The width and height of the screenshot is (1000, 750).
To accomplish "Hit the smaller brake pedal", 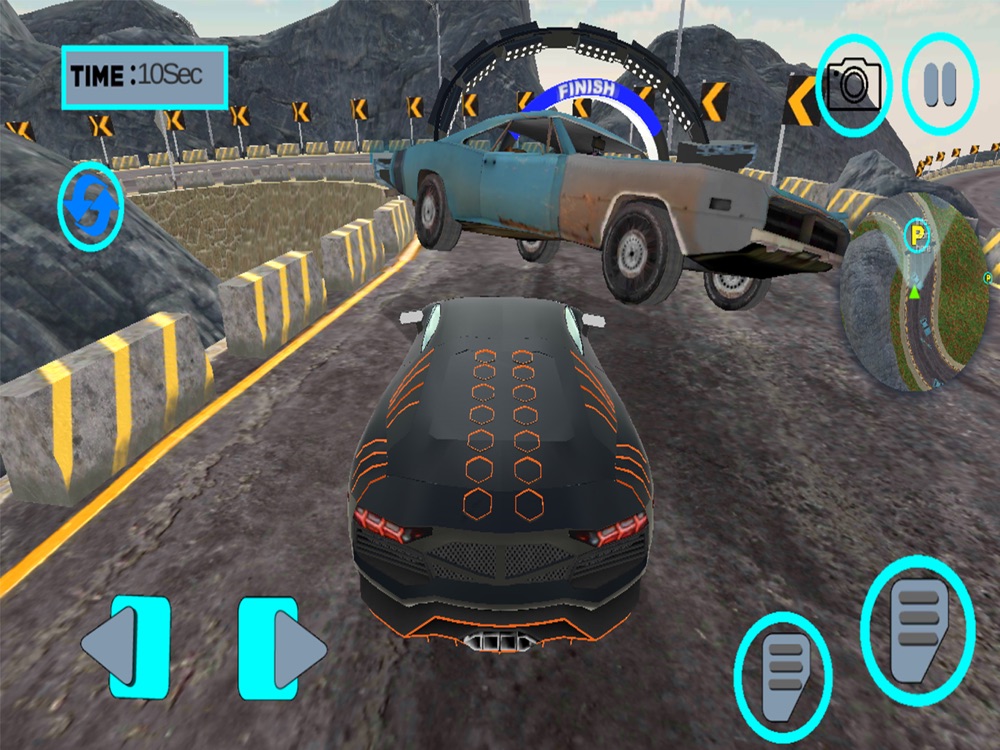I will tap(783, 668).
